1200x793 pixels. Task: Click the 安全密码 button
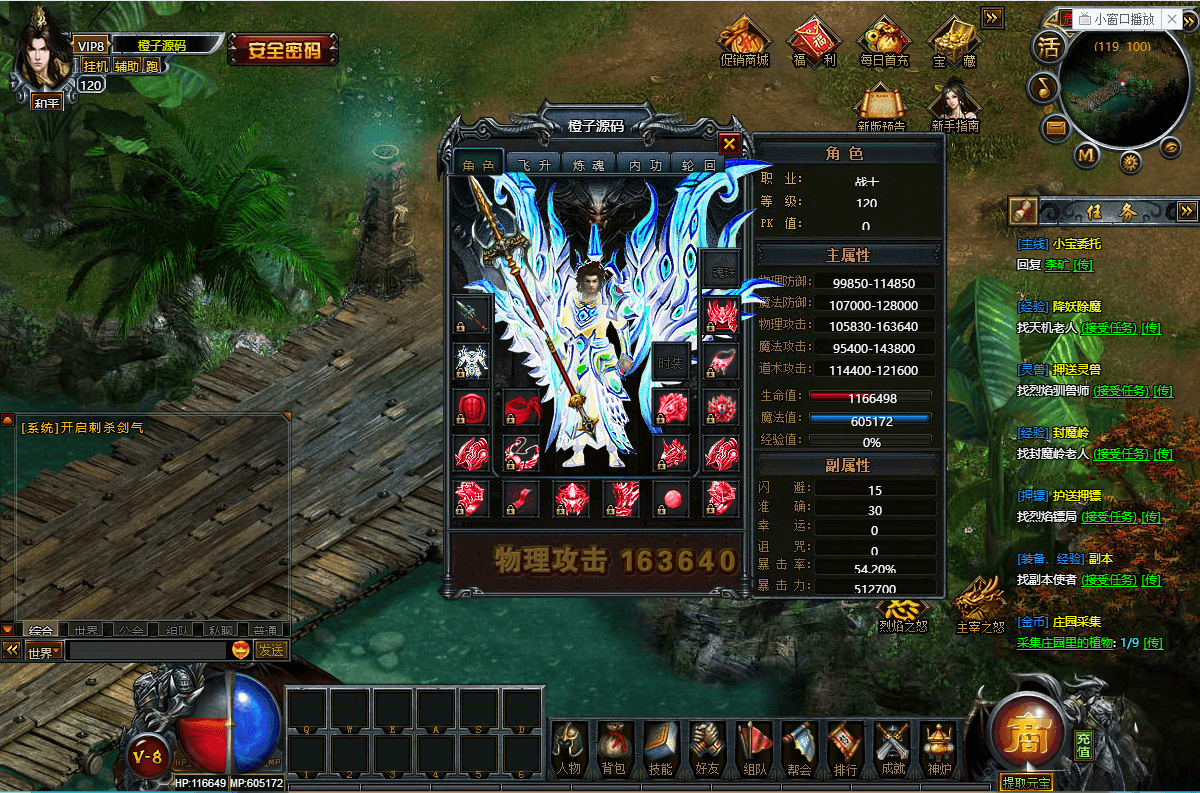[x=283, y=49]
